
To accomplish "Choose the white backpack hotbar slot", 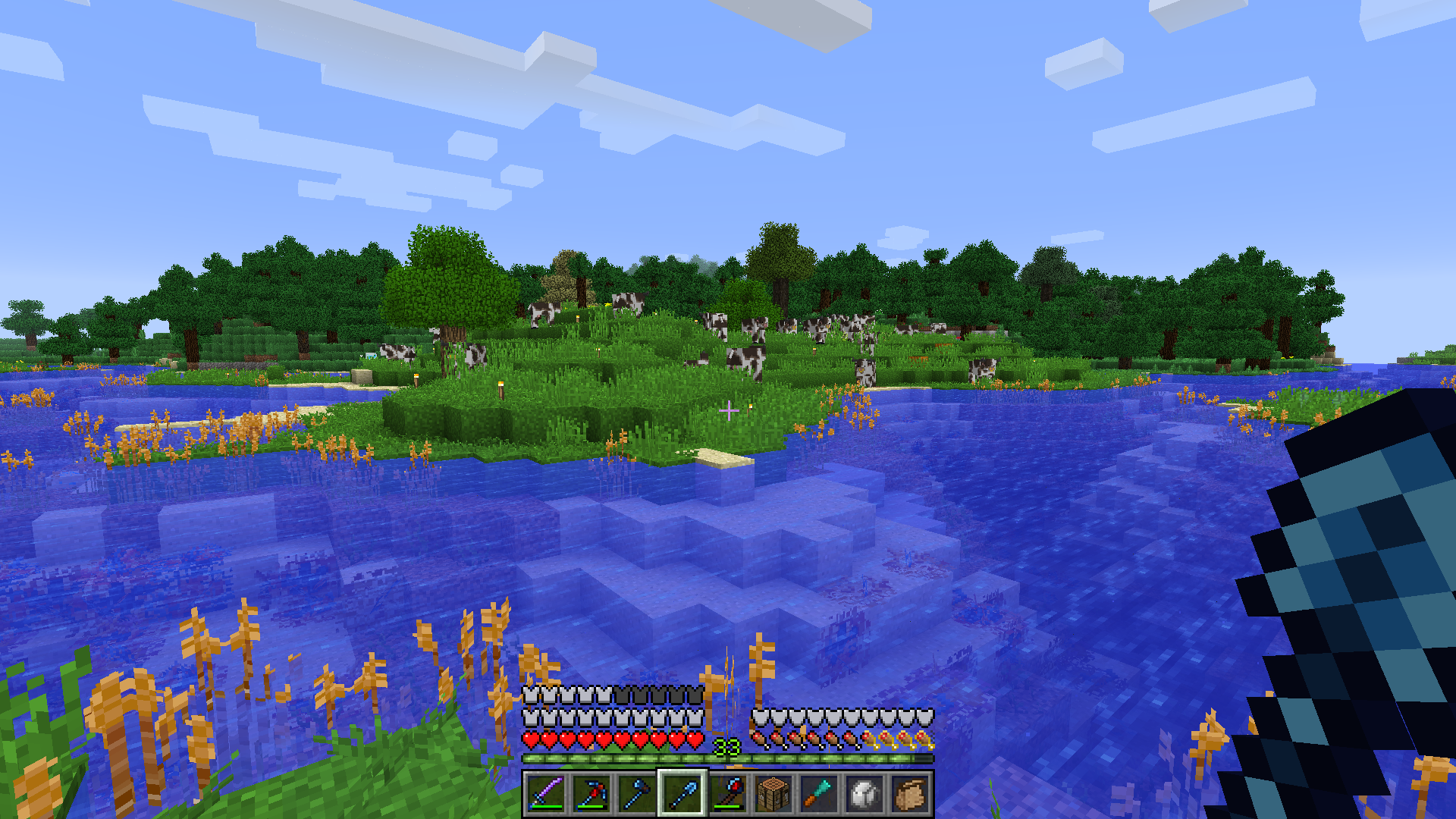I will click(864, 794).
